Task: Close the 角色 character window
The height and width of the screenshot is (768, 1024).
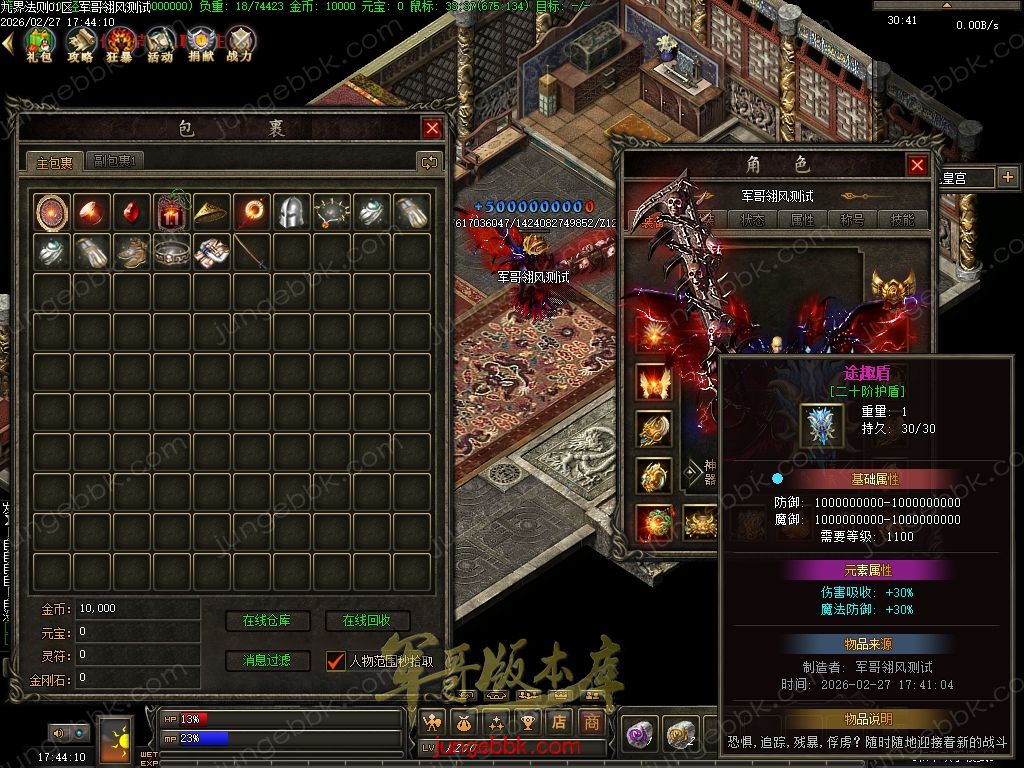Action: click(917, 165)
